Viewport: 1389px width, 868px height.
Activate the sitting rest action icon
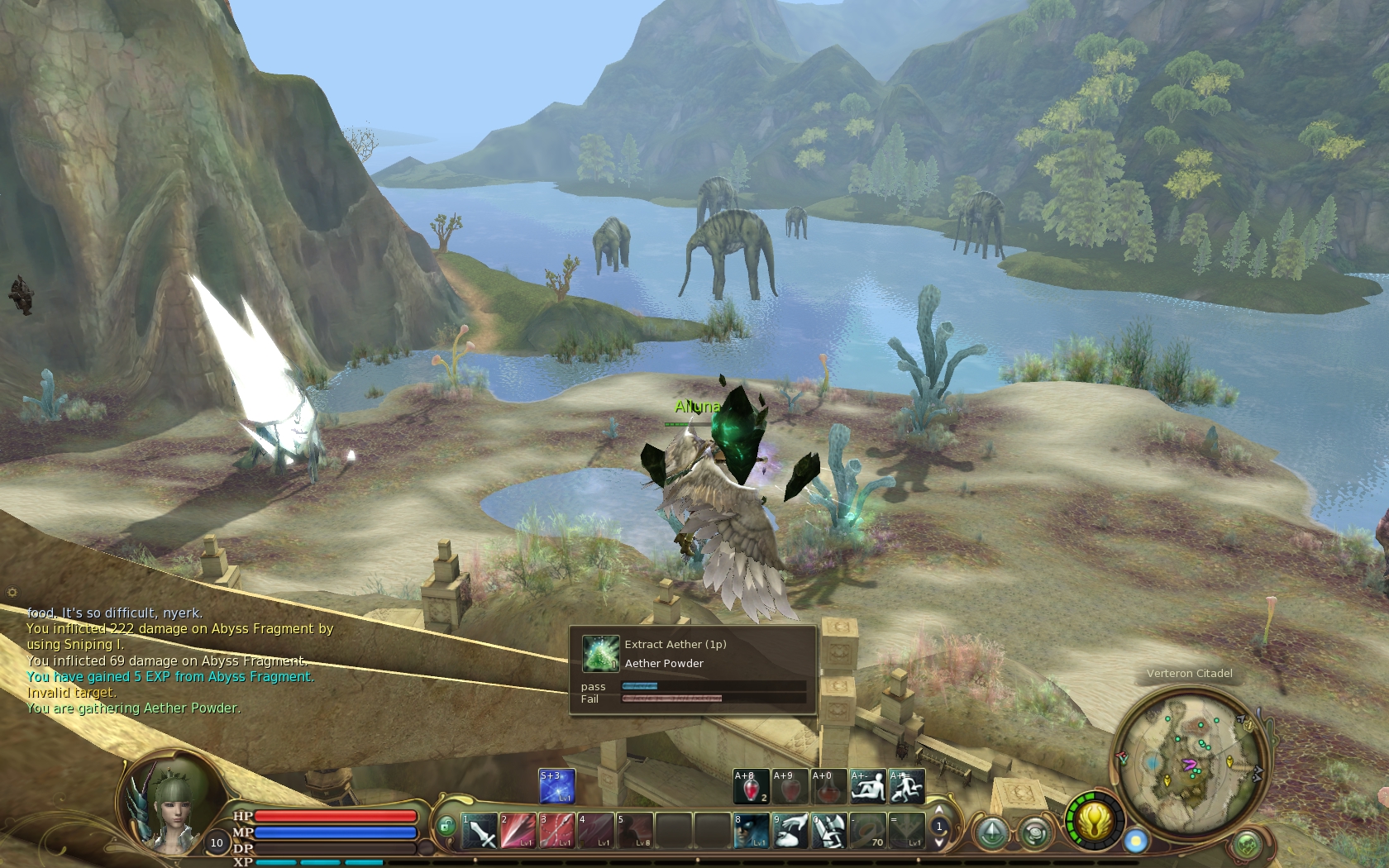click(x=867, y=787)
